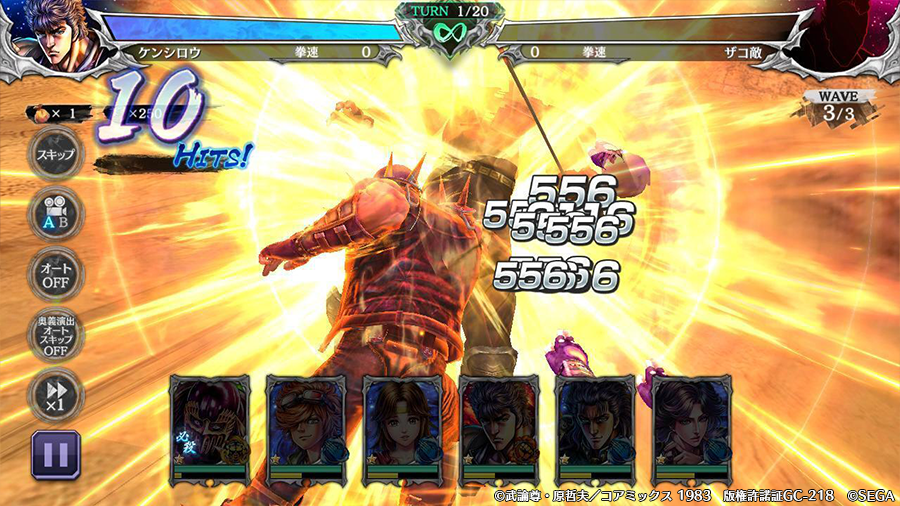Image resolution: width=900 pixels, height=506 pixels.
Task: Toggle 奥義演出 auto skip setting
Action: pyautogui.click(x=56, y=335)
